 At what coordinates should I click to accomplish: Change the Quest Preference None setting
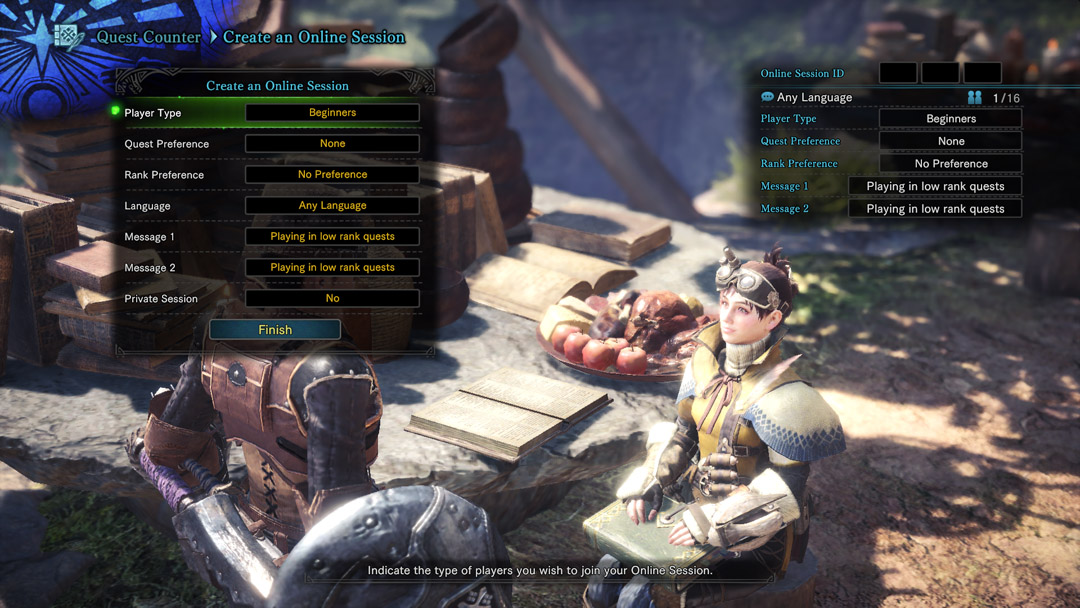tap(332, 144)
